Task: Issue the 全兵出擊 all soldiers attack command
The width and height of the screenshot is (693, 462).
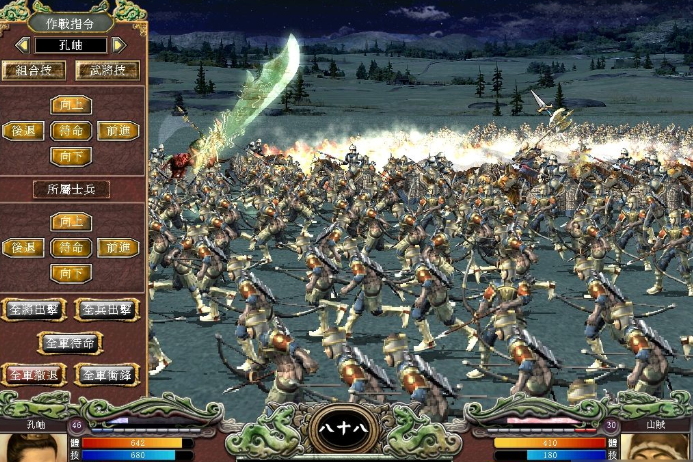Action: click(106, 309)
